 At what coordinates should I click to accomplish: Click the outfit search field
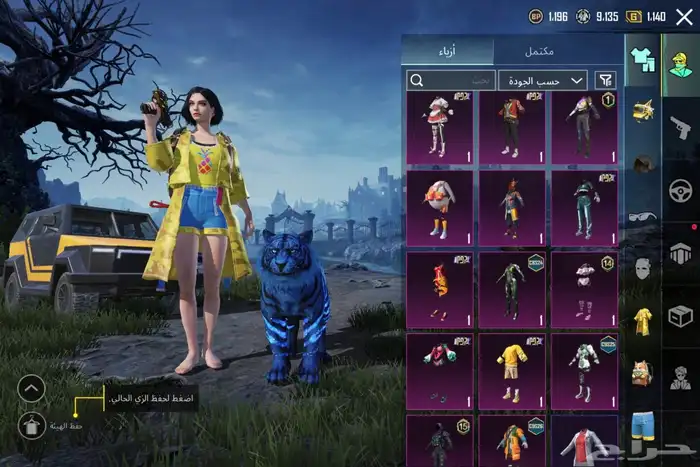450,80
